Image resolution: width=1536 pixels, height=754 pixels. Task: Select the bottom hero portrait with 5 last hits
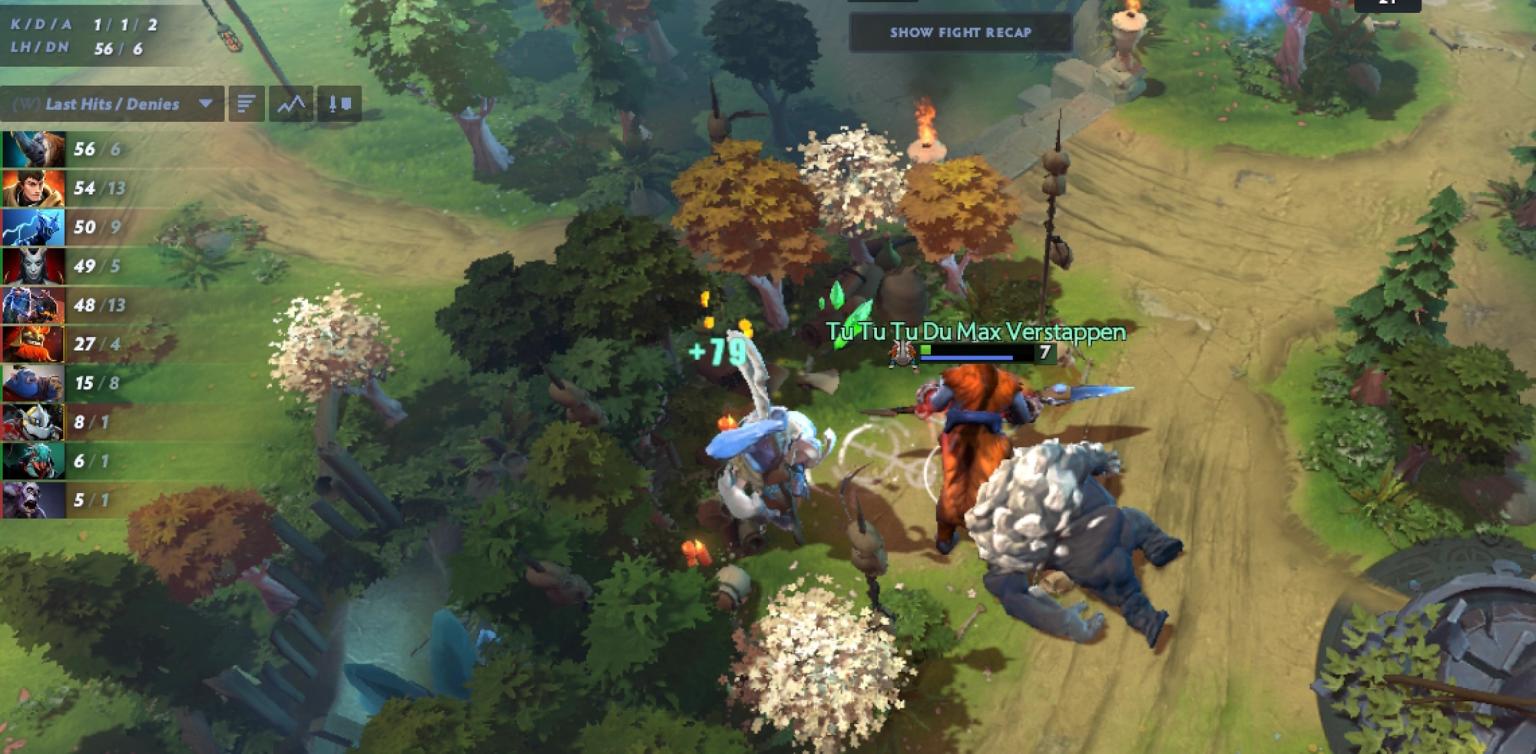click(x=32, y=498)
